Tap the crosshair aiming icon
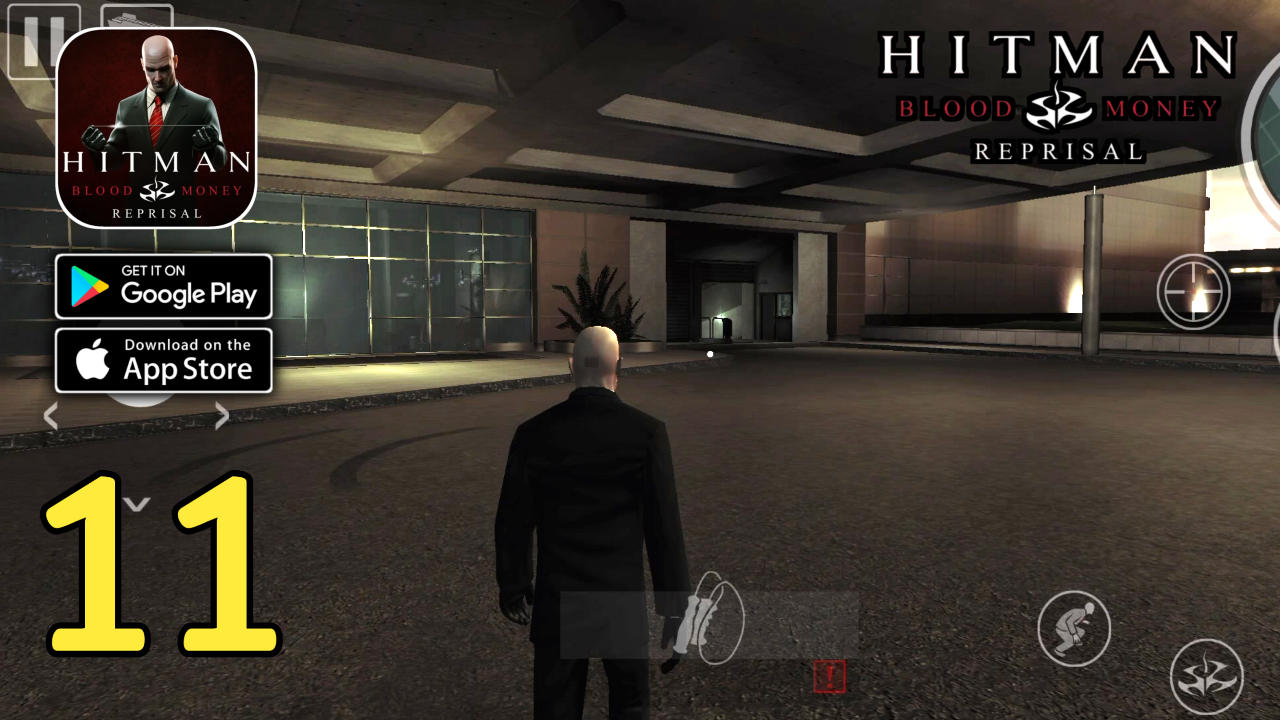Viewport: 1280px width, 720px height. click(1193, 290)
